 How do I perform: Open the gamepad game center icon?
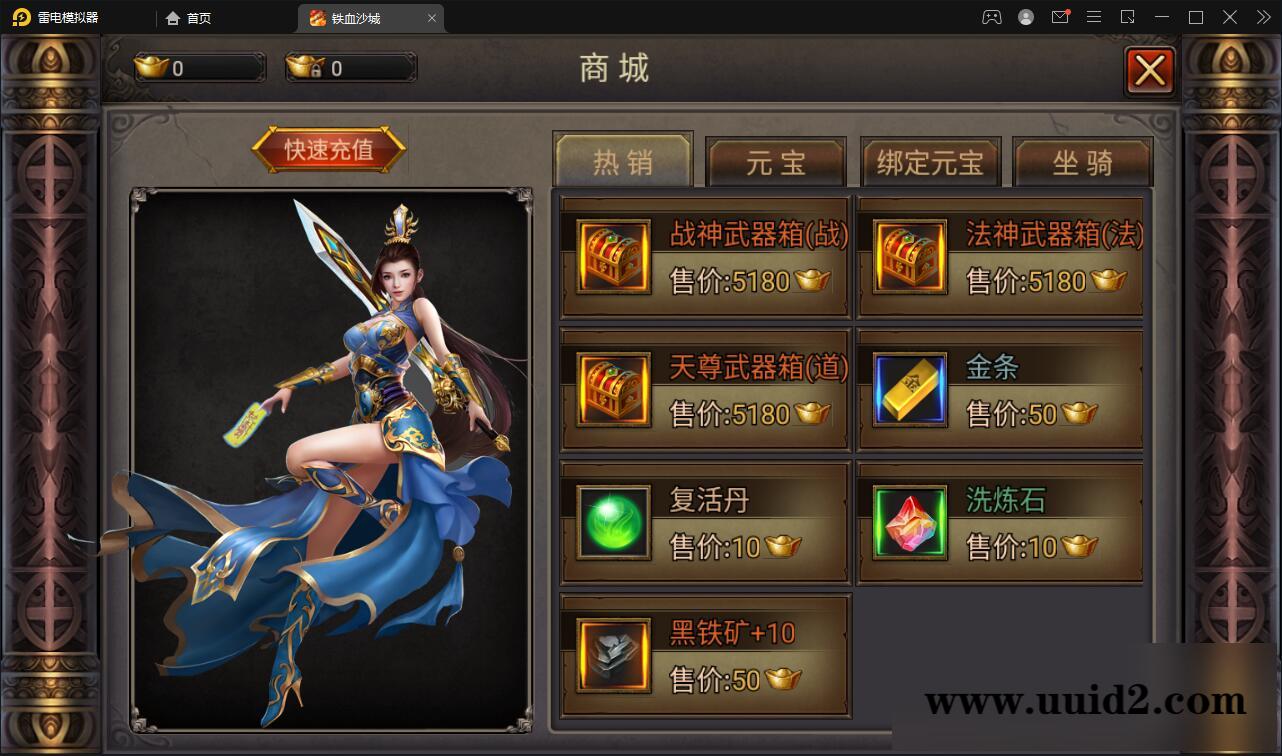(x=991, y=17)
